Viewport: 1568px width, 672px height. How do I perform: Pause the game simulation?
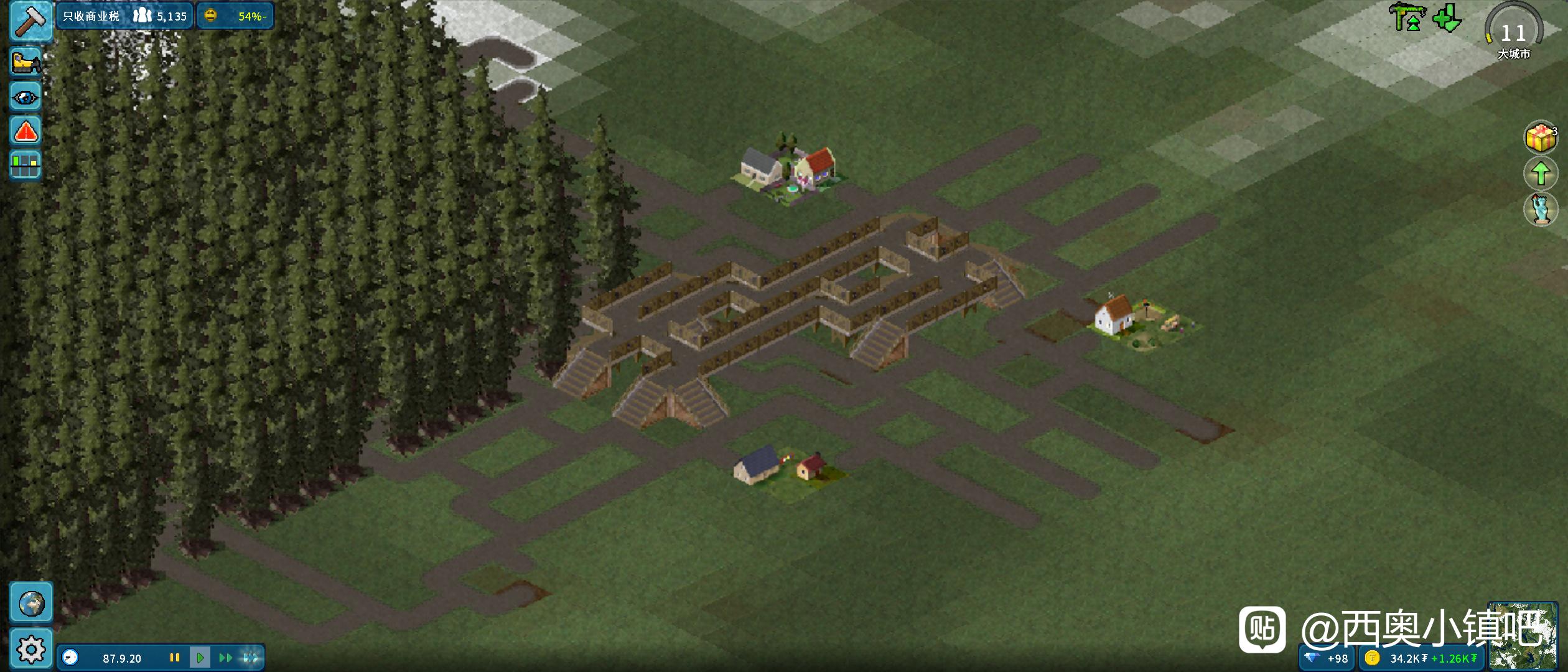tap(175, 658)
